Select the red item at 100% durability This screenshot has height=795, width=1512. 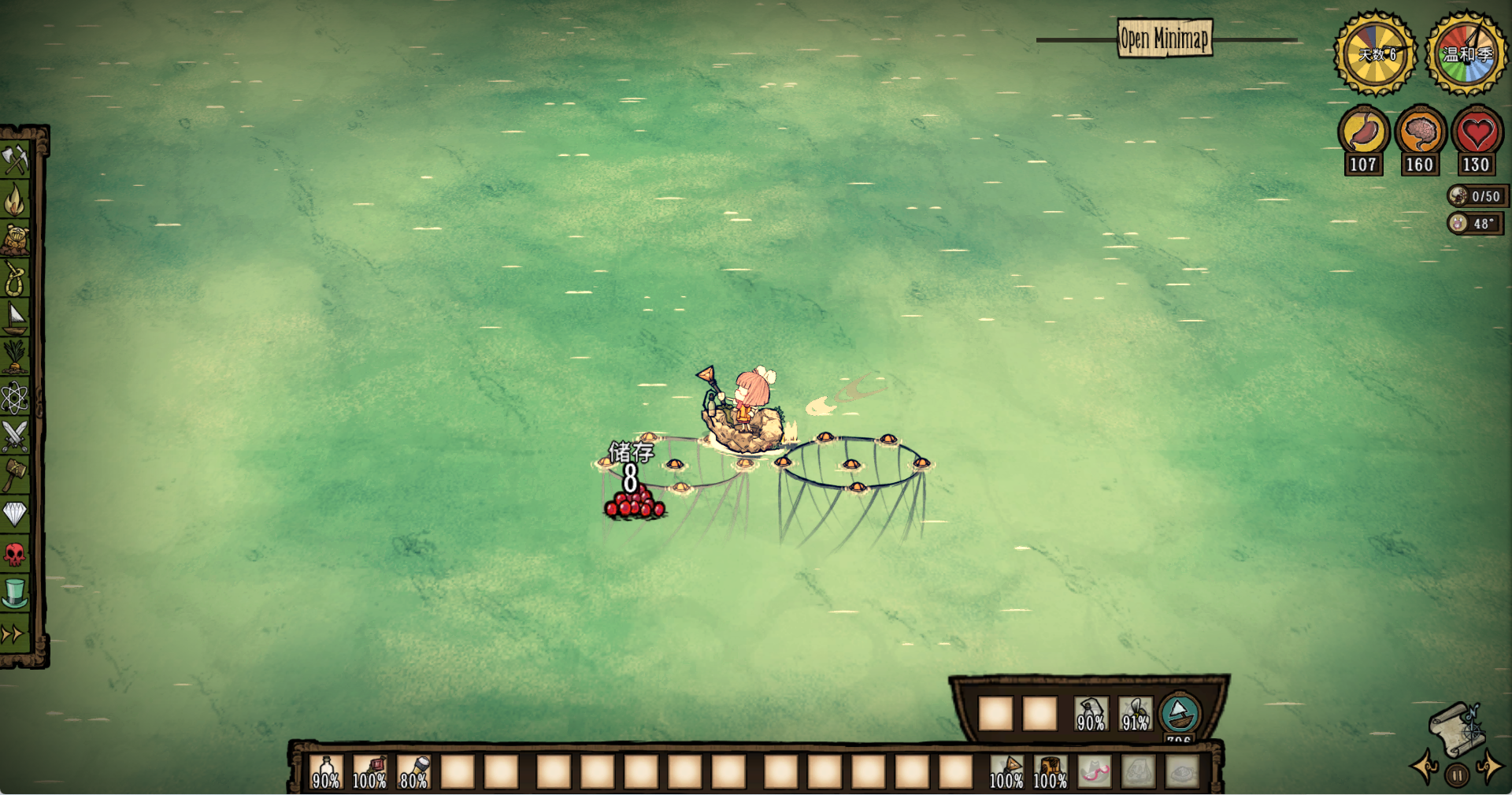tap(369, 772)
